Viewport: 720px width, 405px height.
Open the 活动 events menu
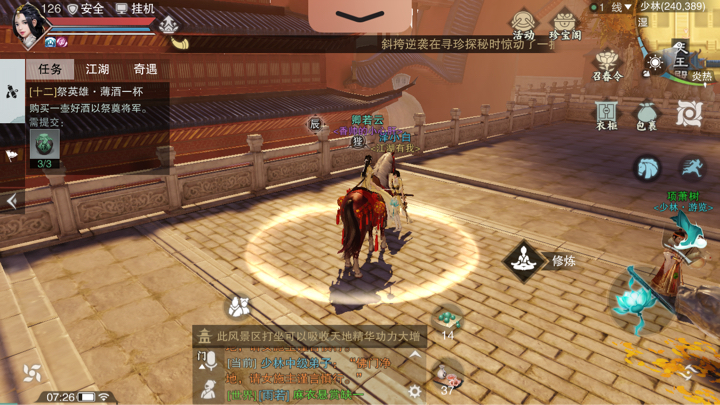click(x=523, y=24)
